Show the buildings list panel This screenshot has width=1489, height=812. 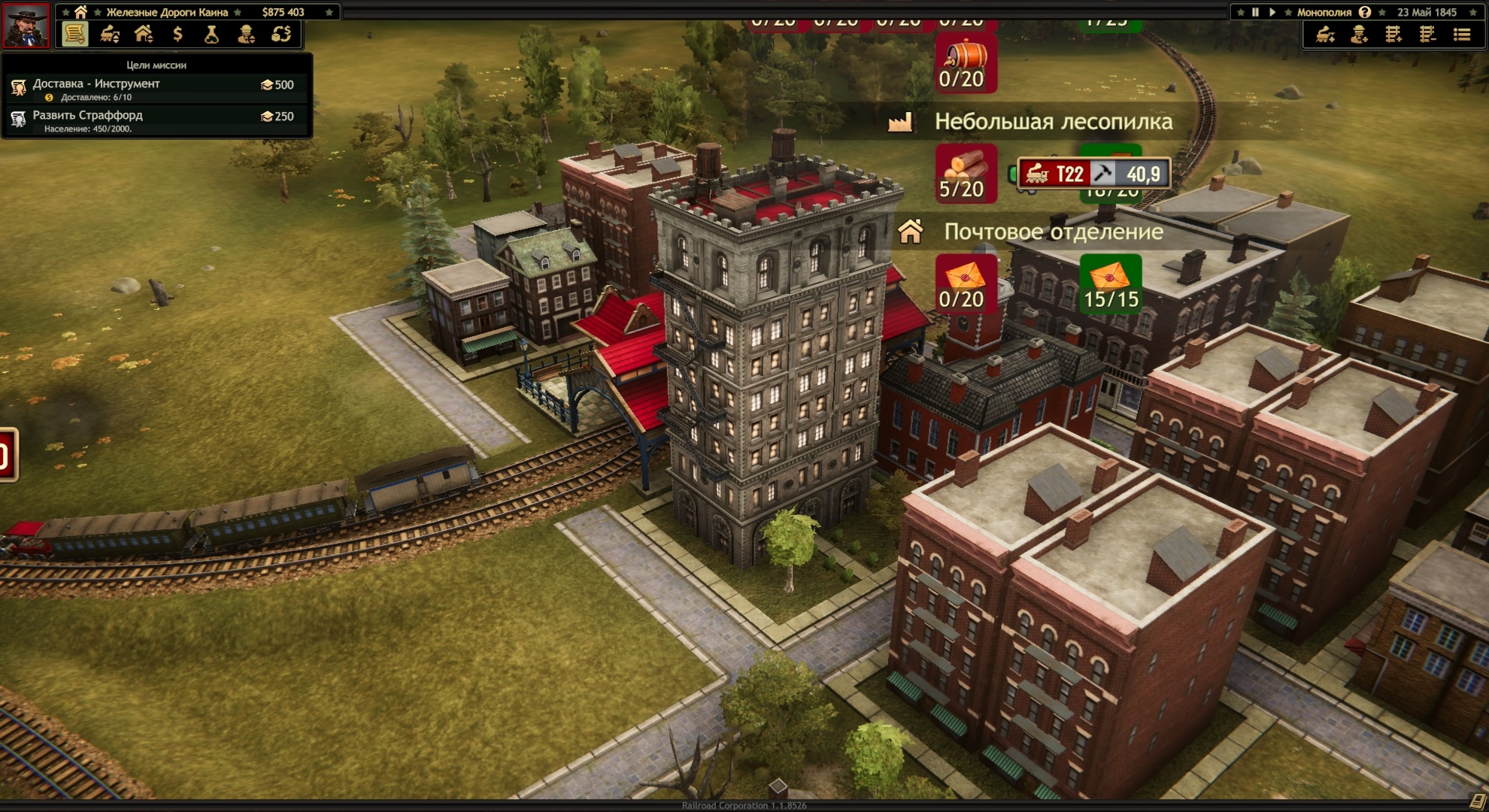[144, 35]
